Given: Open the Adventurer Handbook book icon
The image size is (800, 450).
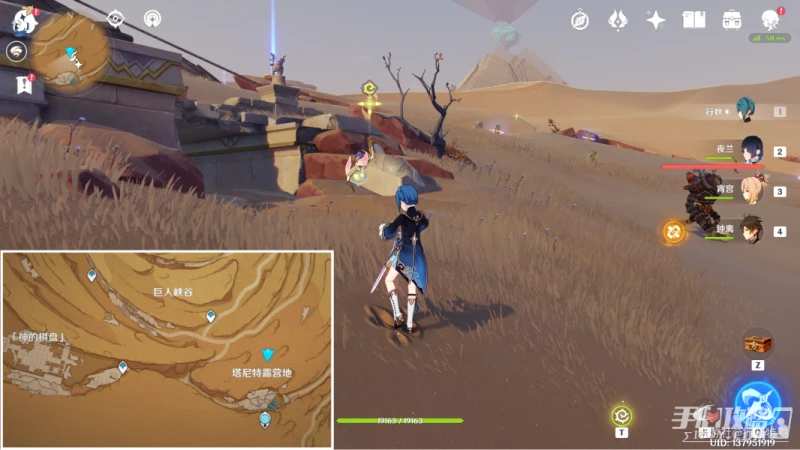Looking at the screenshot, I should 693,20.
